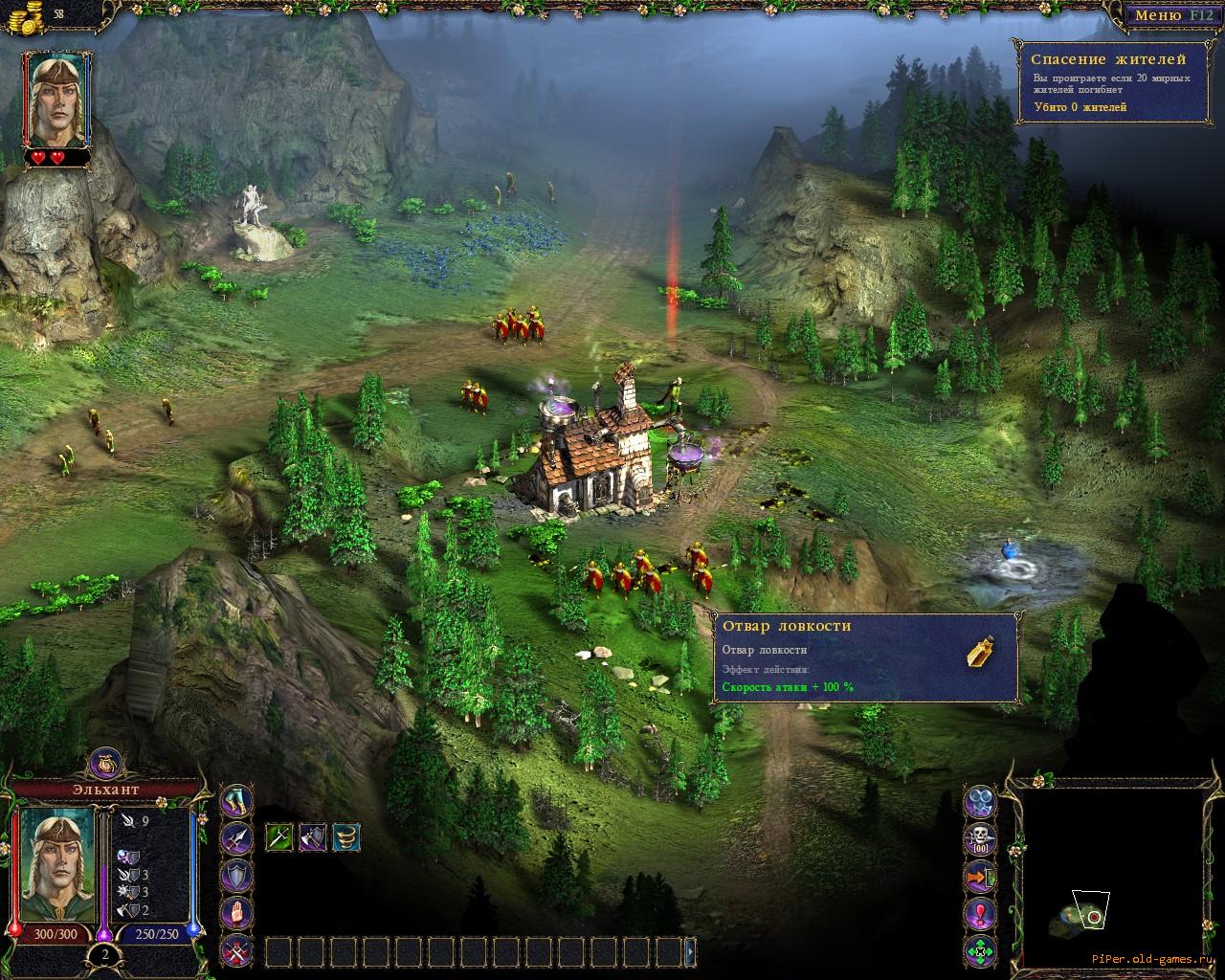Click the hotbar's right arrow button
Image resolution: width=1225 pixels, height=980 pixels.
(x=691, y=952)
